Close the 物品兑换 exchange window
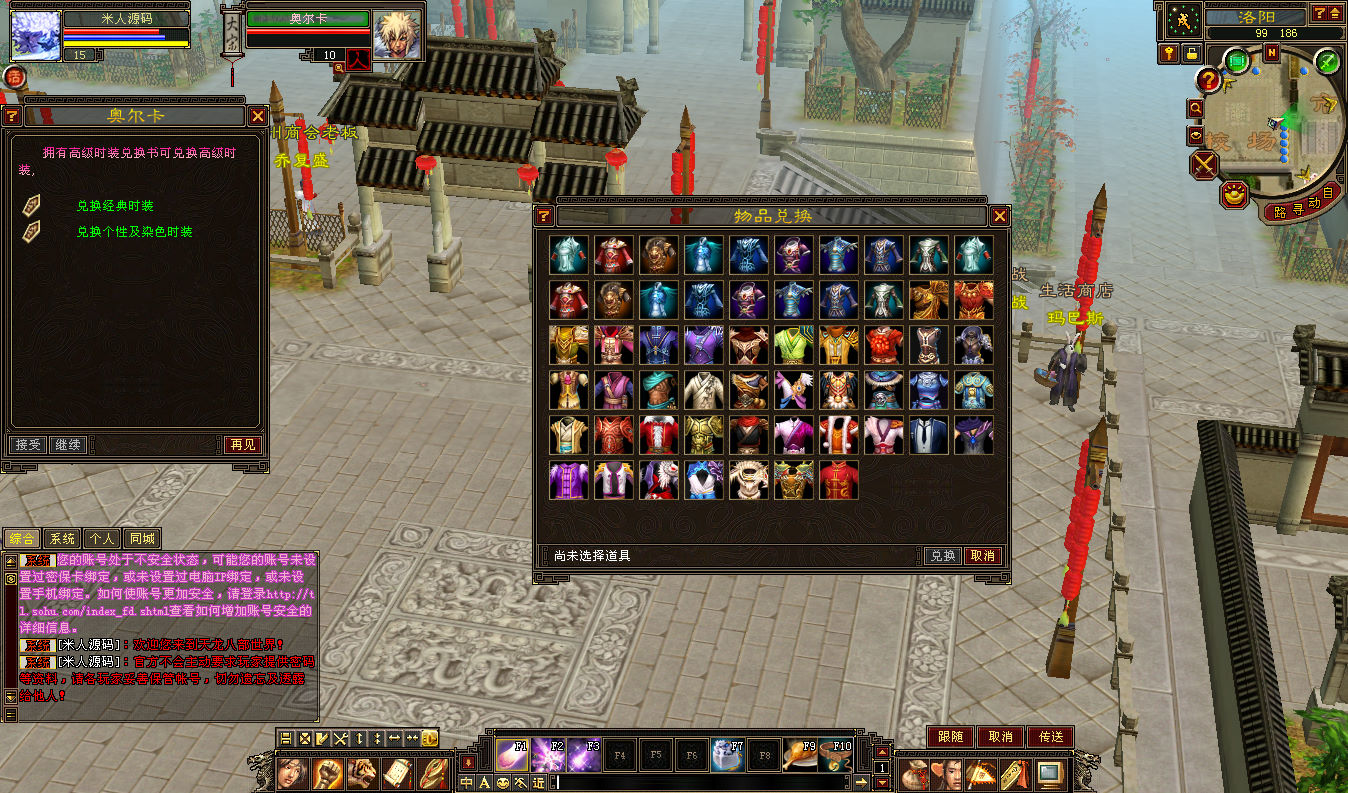The image size is (1348, 793). (999, 216)
